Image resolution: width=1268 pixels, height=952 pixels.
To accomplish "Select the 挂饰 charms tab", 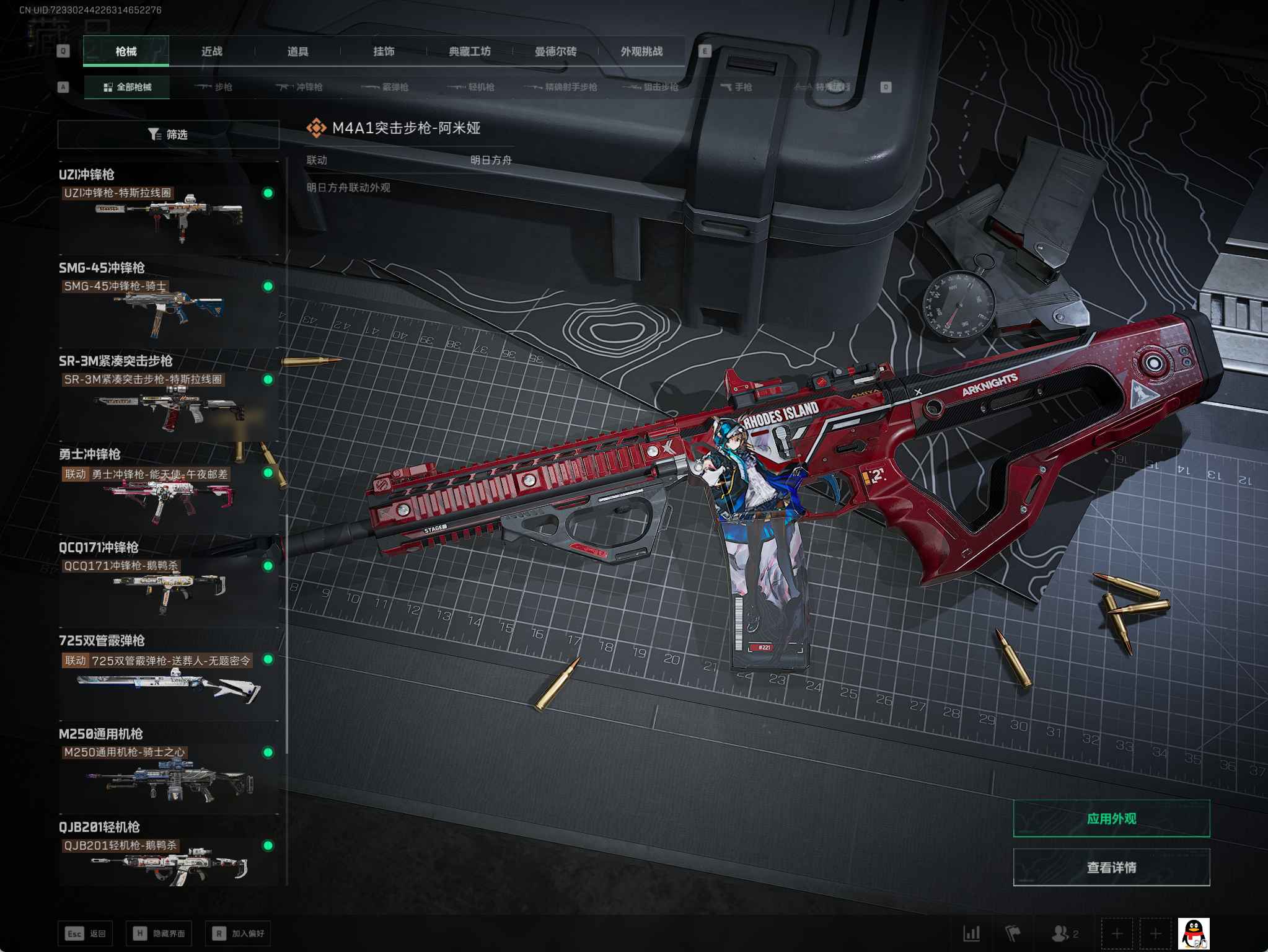I will pos(384,51).
